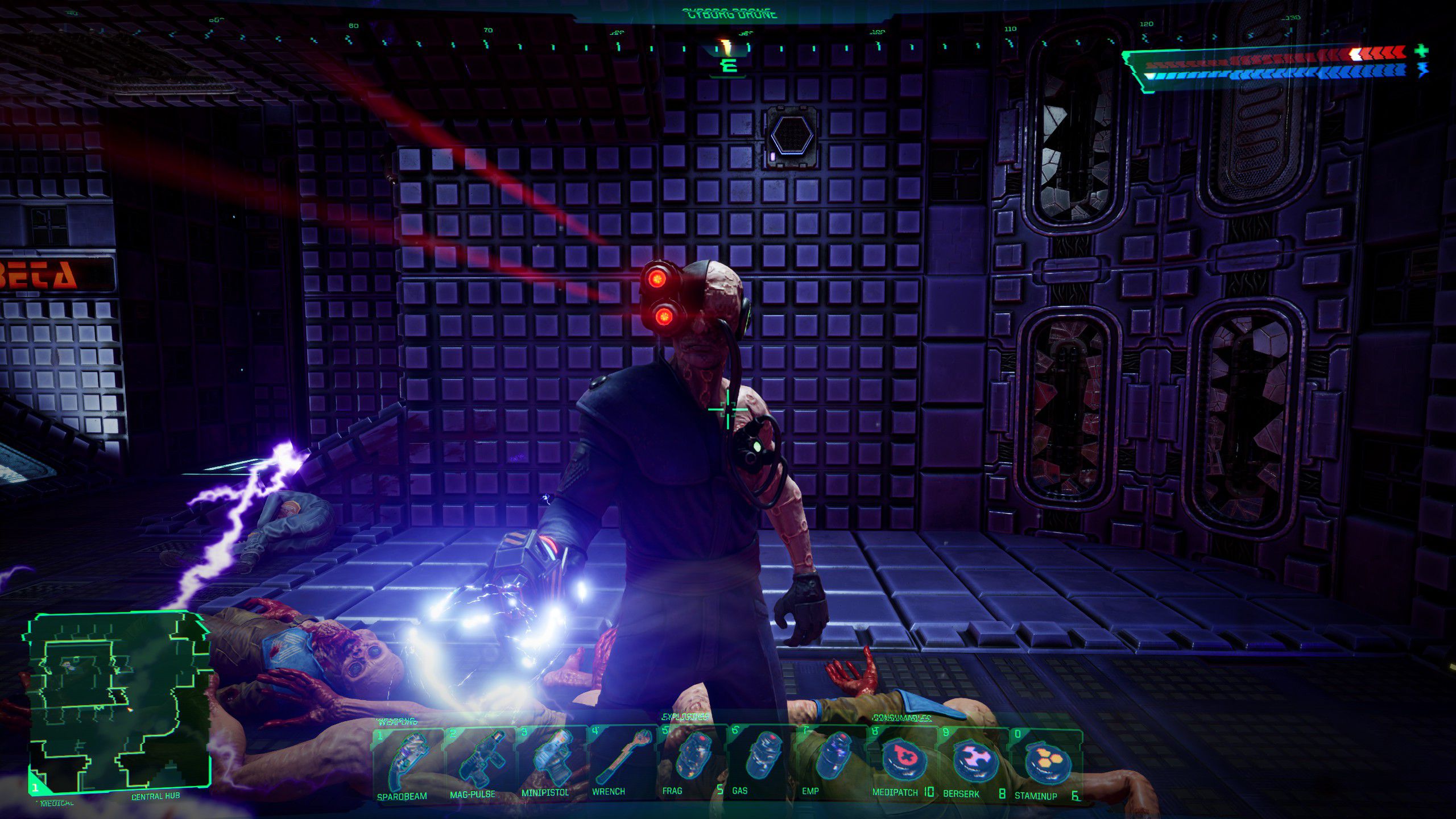Screen dimensions: 1456x819
Task: Use the Medipatch consumable
Action: (x=903, y=762)
